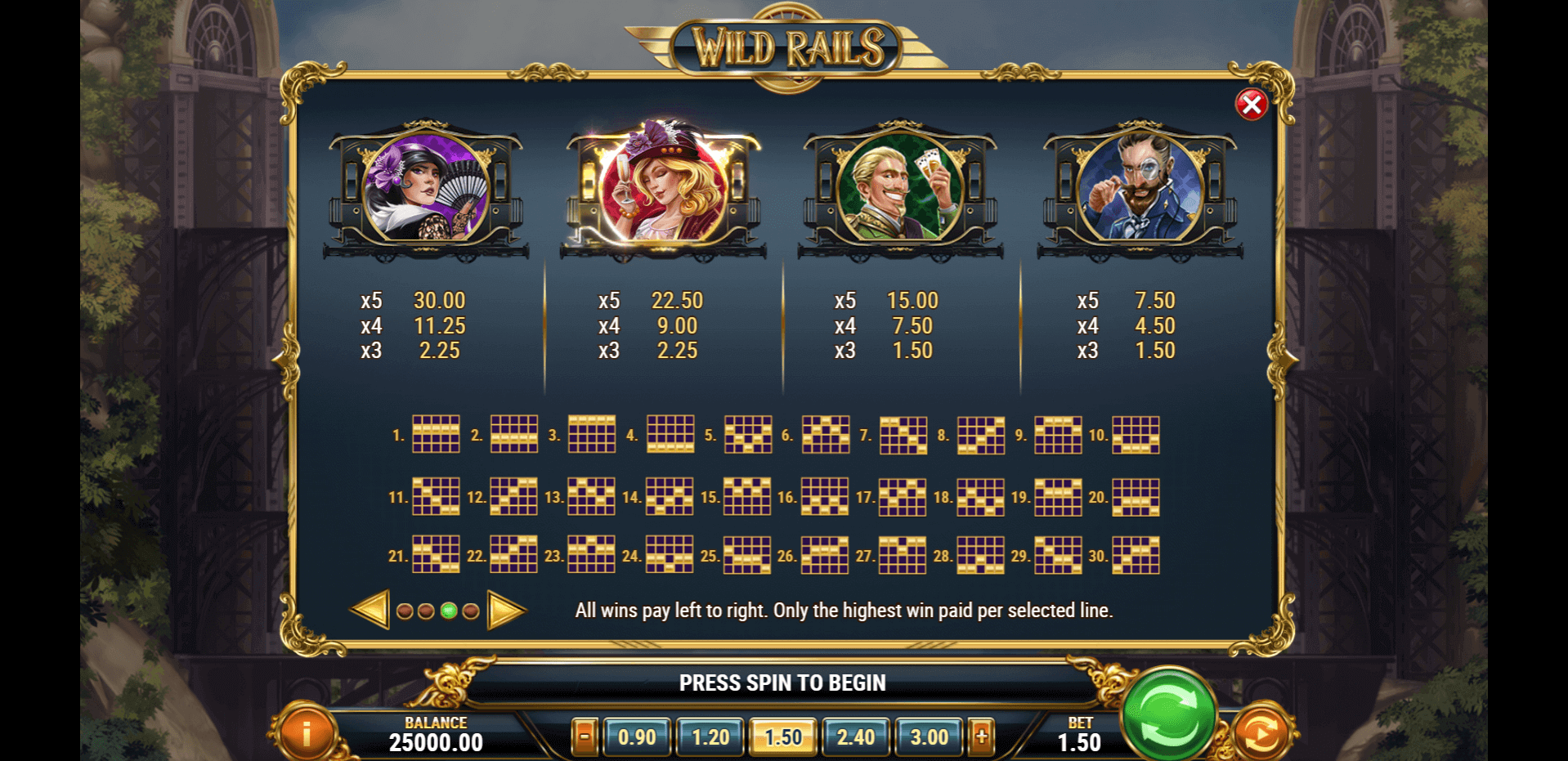The height and width of the screenshot is (761, 1568).
Task: Decrease bet with the minus button
Action: point(585,736)
